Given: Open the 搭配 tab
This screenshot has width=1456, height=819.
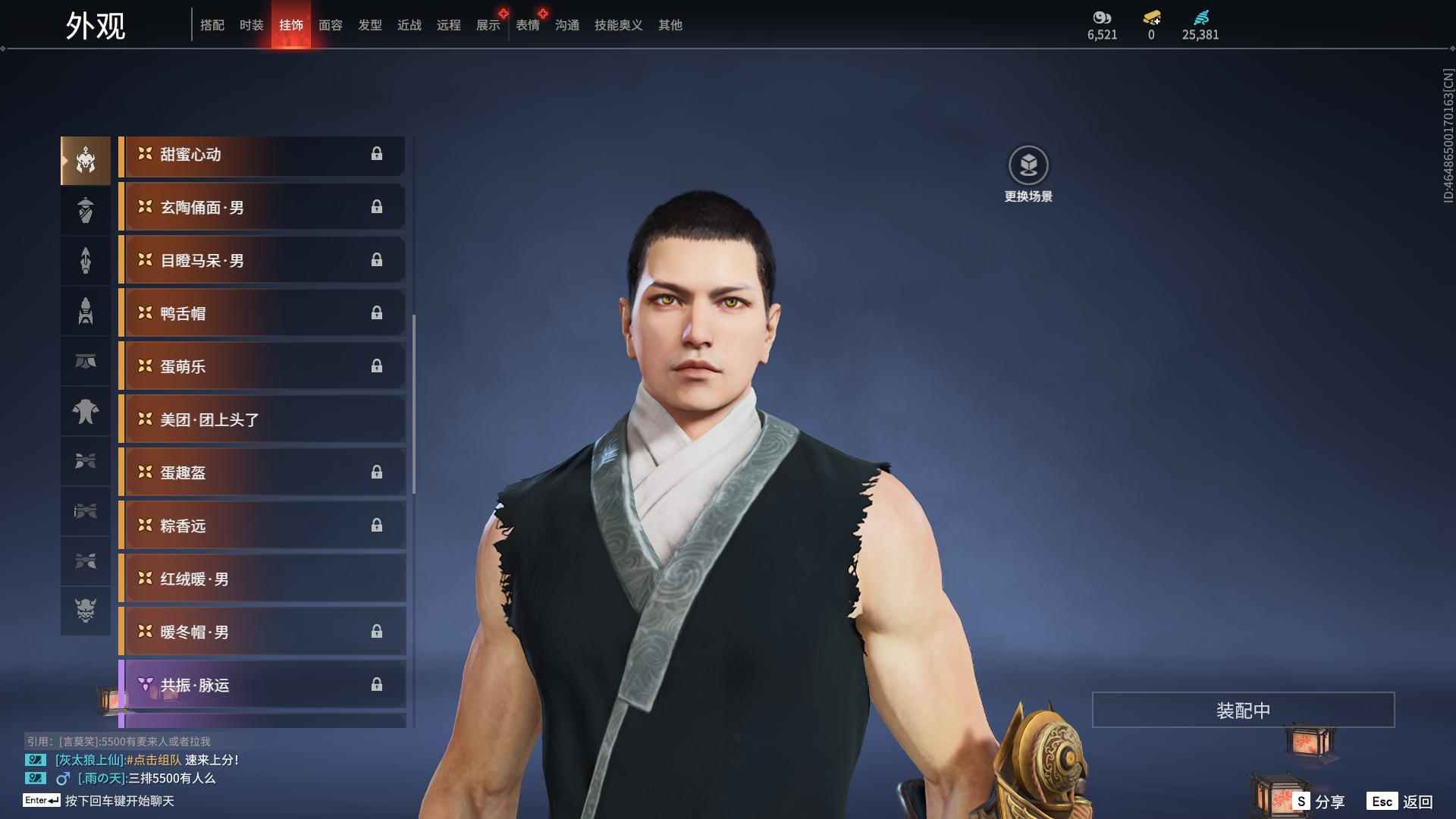Looking at the screenshot, I should (212, 25).
